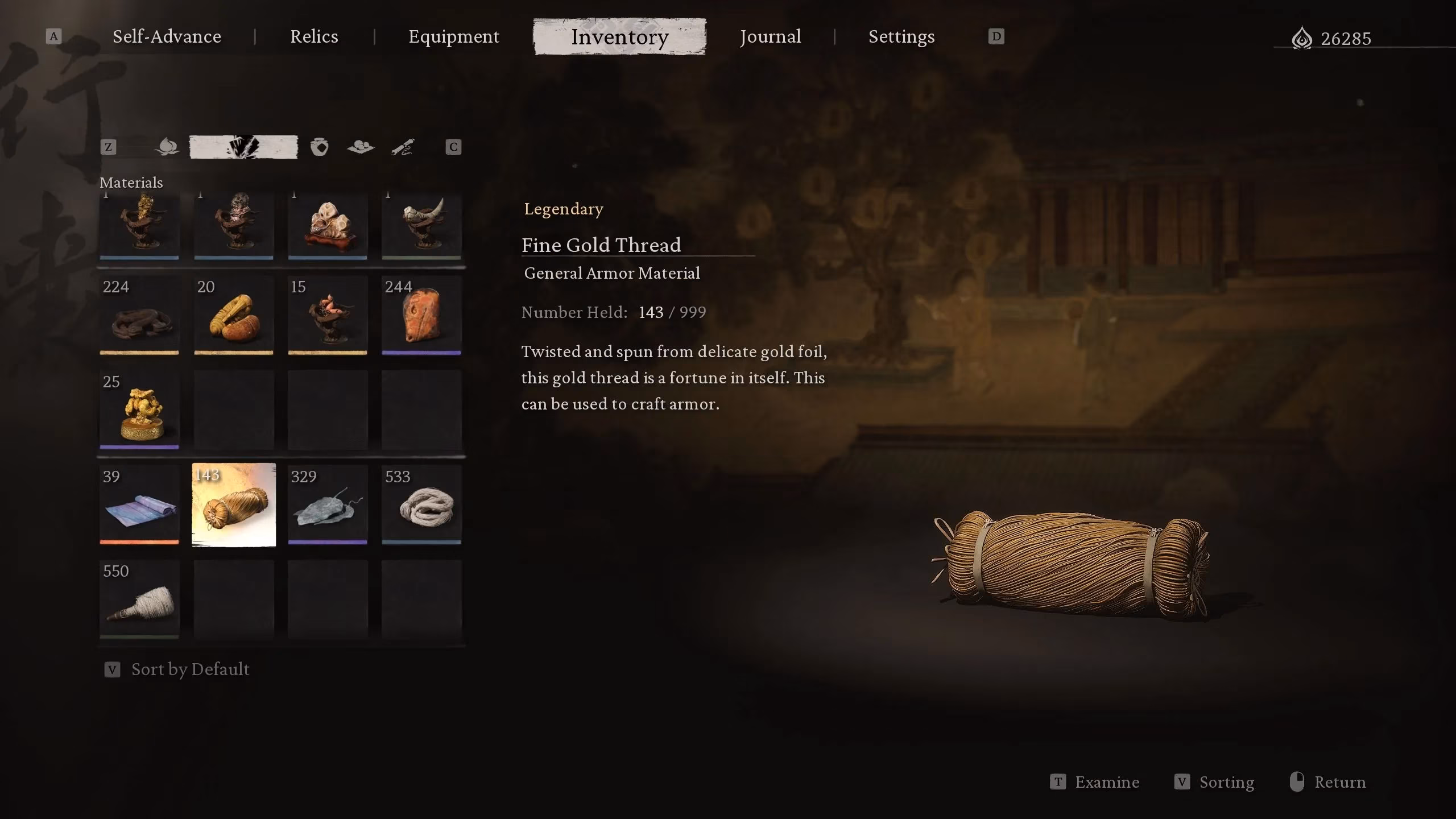Screen dimensions: 1456x819
Task: Select the blue silk cloth stack of 39
Action: pos(139,505)
